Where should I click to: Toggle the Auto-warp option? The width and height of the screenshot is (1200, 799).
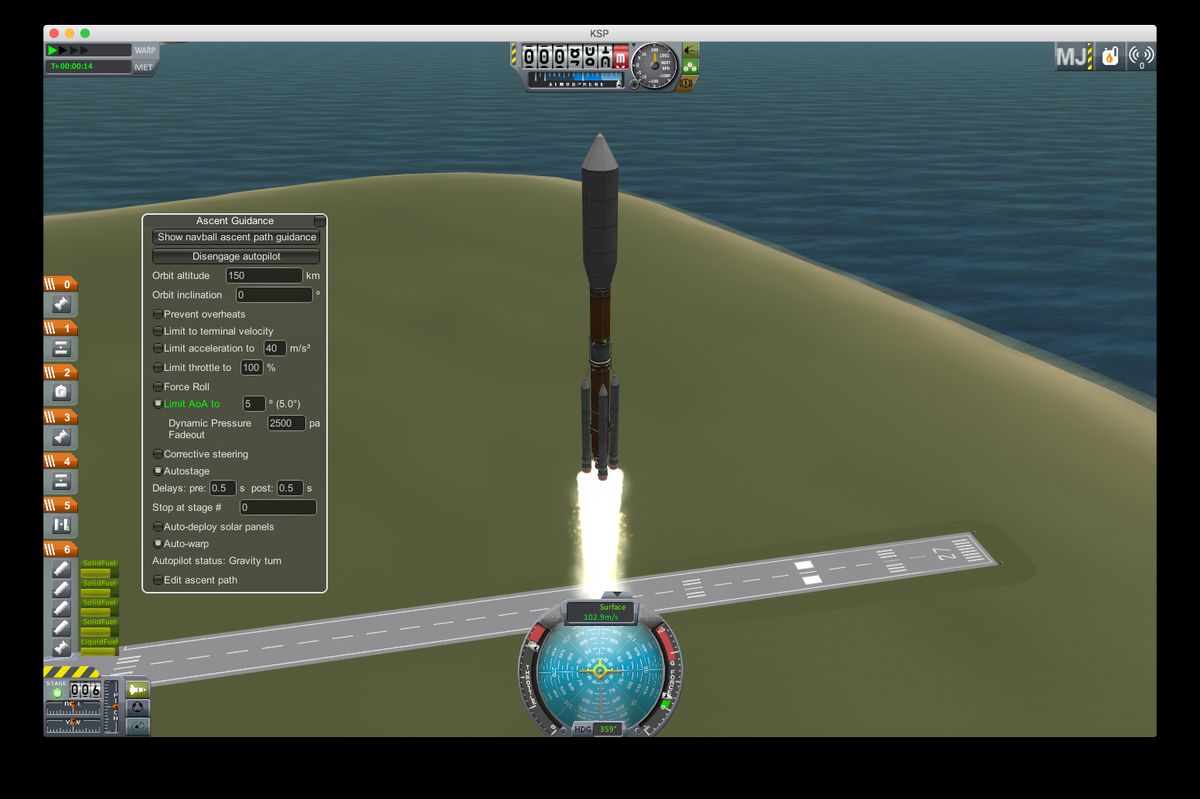[158, 544]
